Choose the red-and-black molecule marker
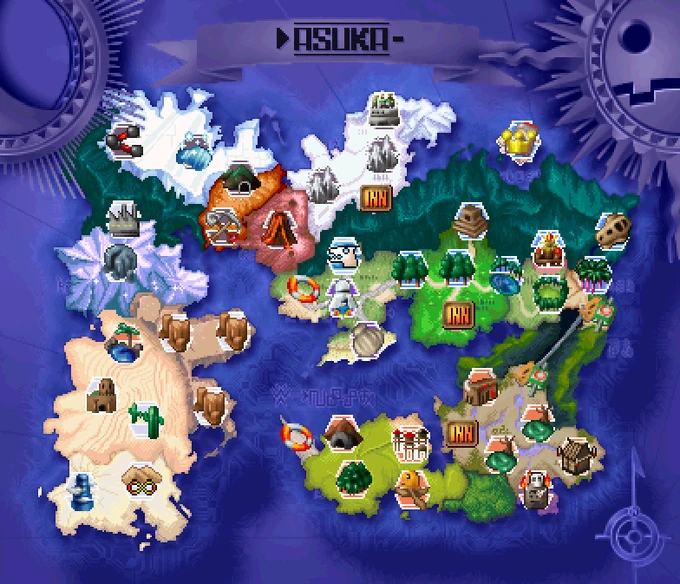The image size is (680, 584). [x=125, y=140]
